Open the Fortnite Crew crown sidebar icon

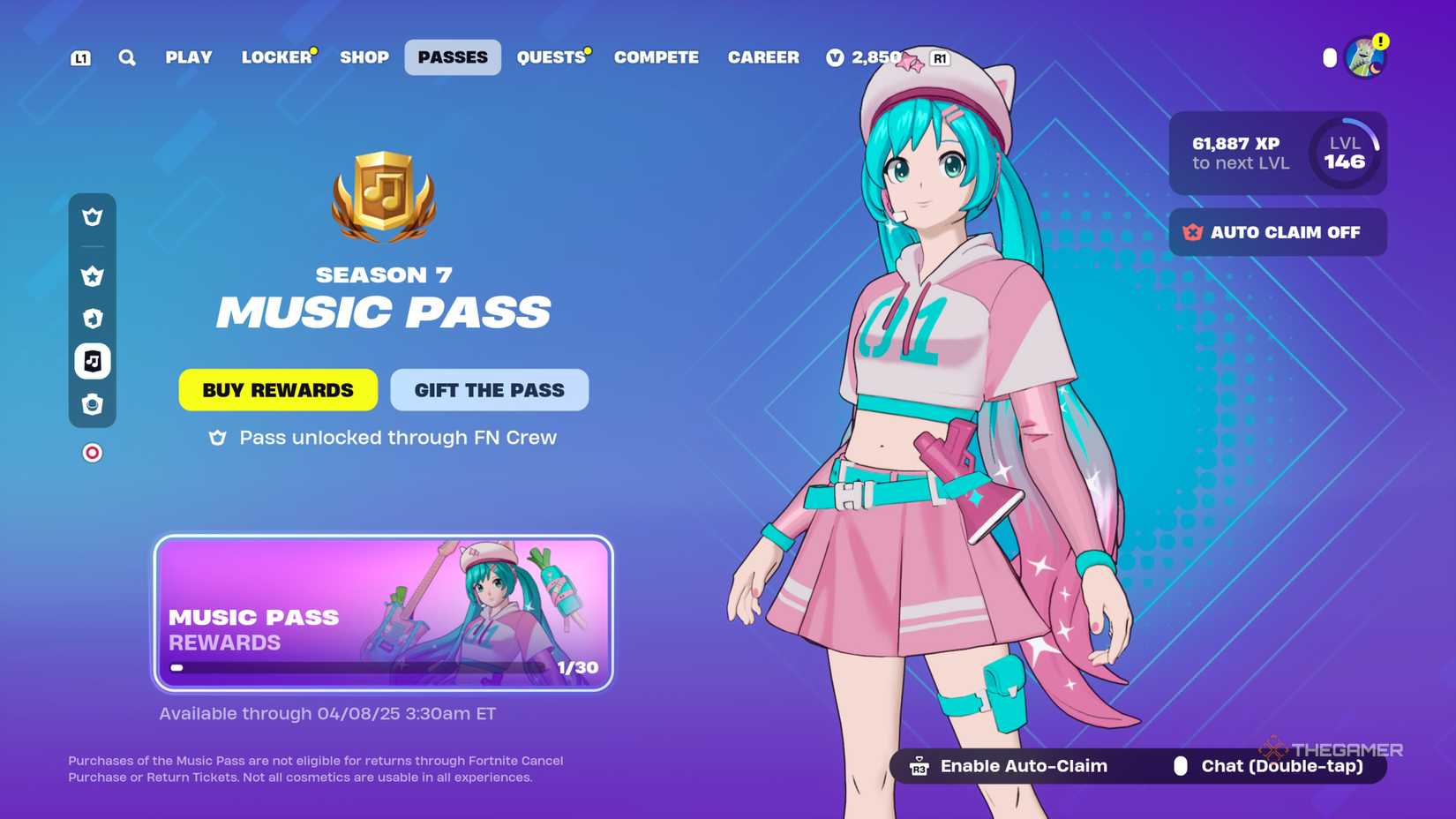[92, 216]
